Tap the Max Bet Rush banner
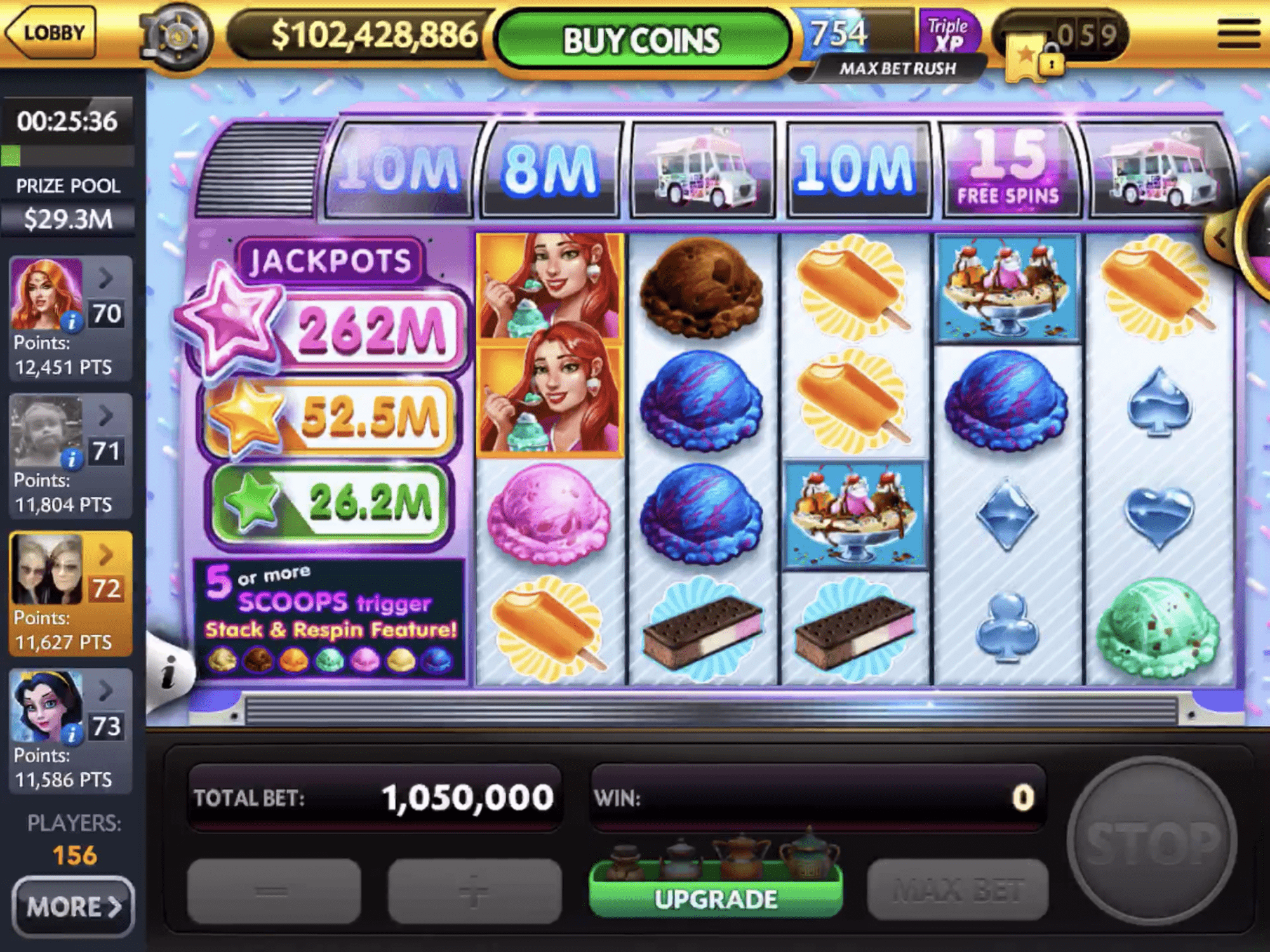Screen dimensions: 1270x952 897,69
